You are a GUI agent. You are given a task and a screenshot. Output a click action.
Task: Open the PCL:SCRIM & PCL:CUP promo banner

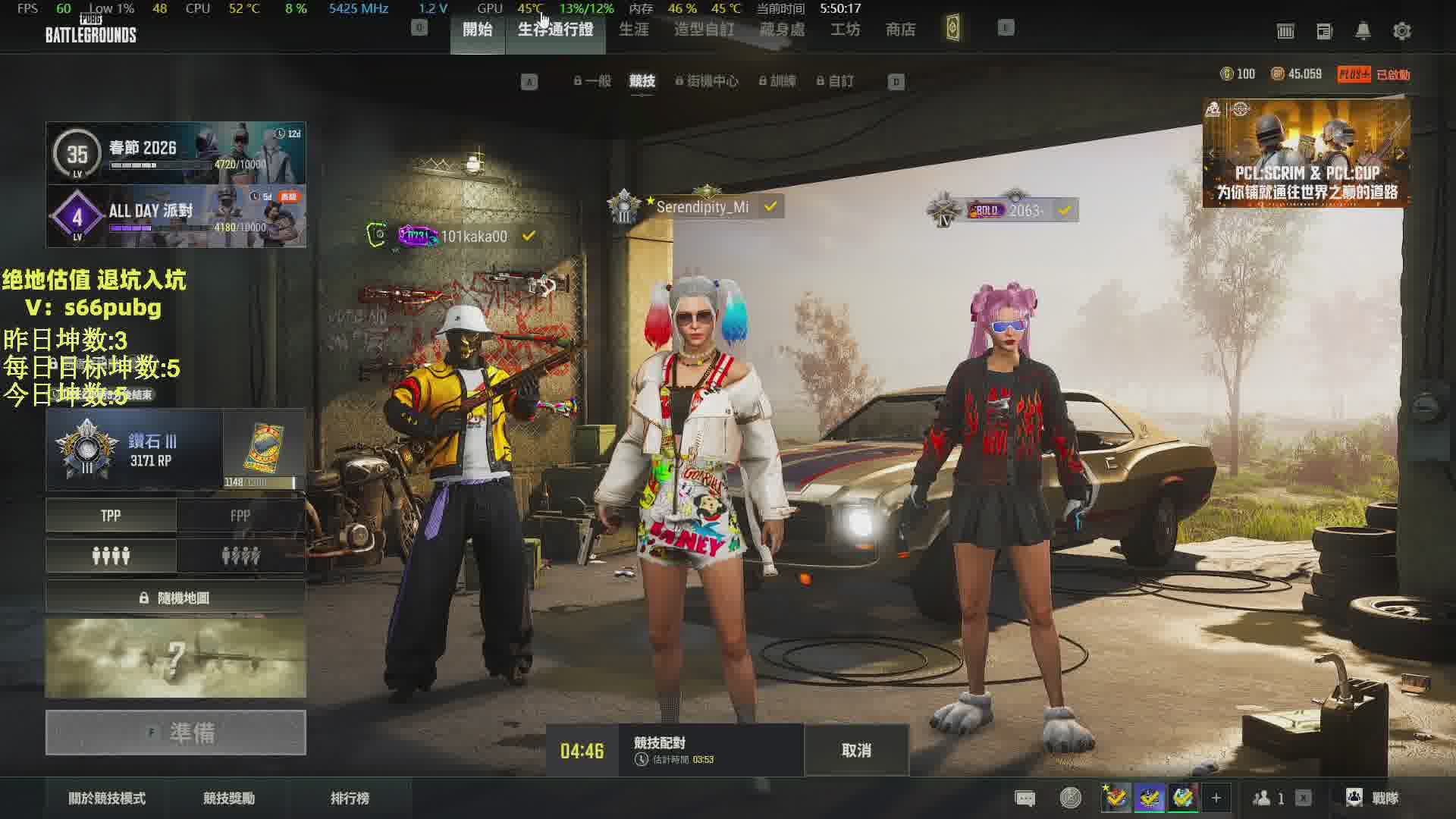[x=1306, y=153]
